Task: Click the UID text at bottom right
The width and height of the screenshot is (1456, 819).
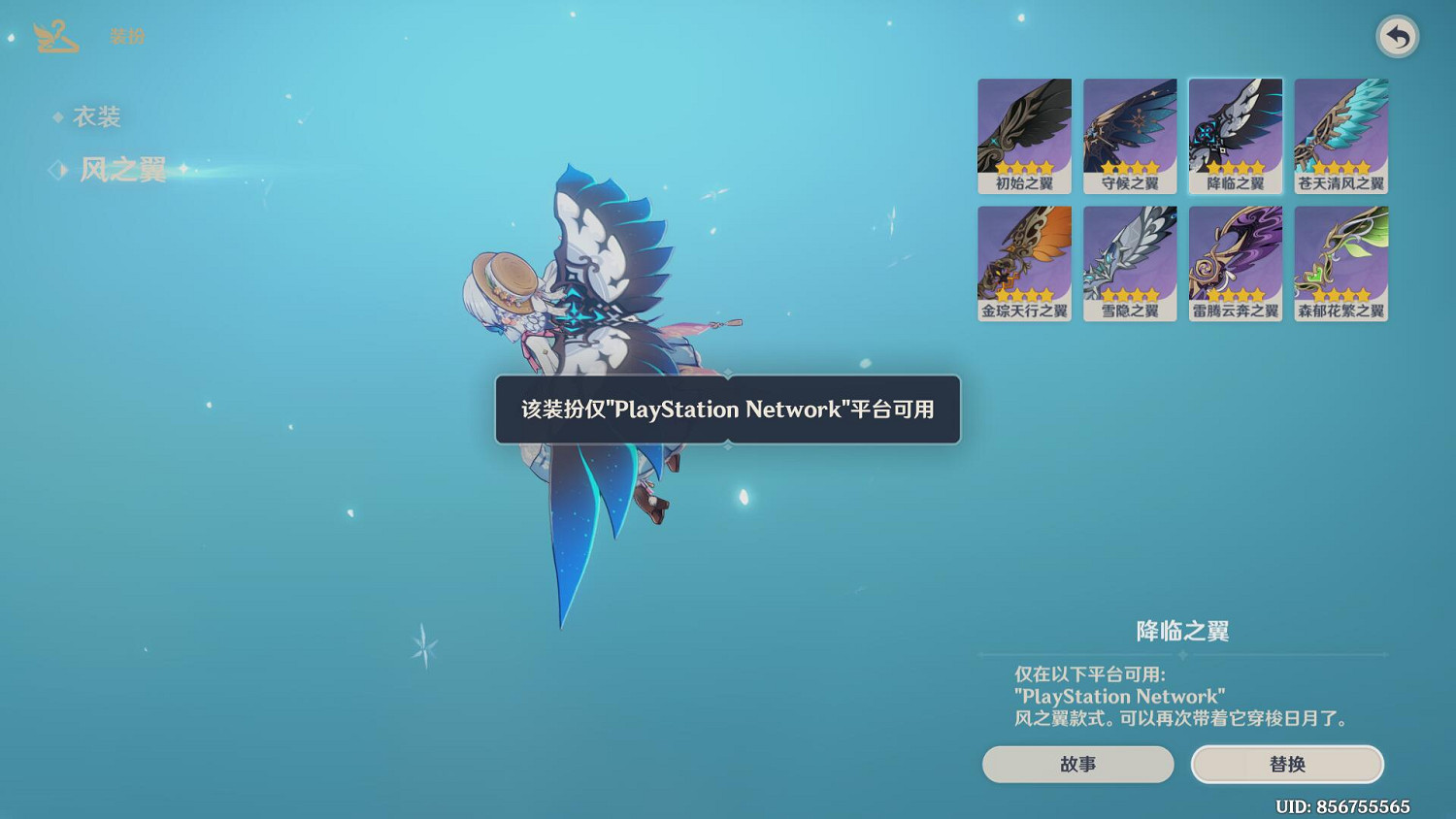Action: coord(1344,806)
